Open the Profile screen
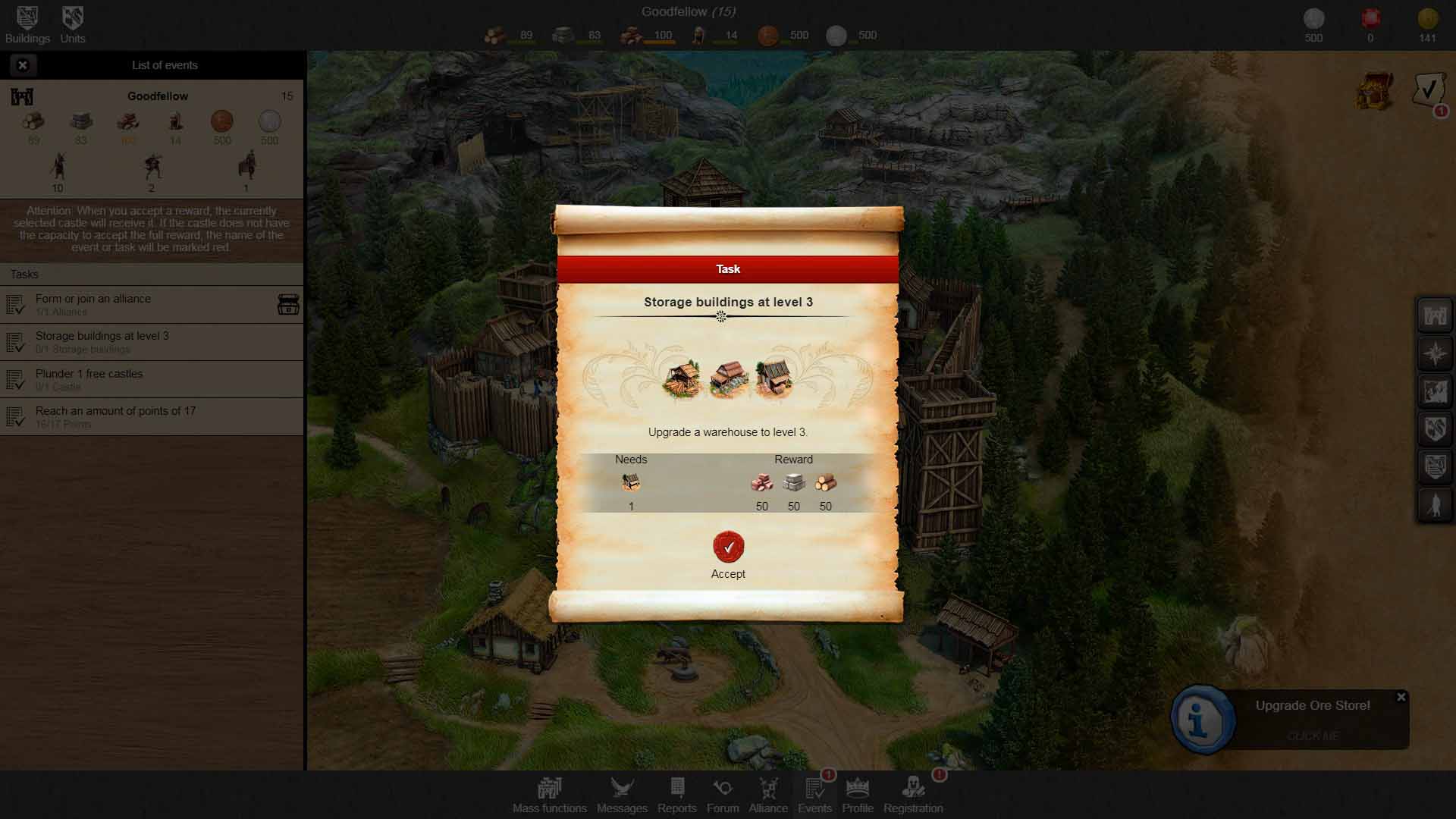 858,795
